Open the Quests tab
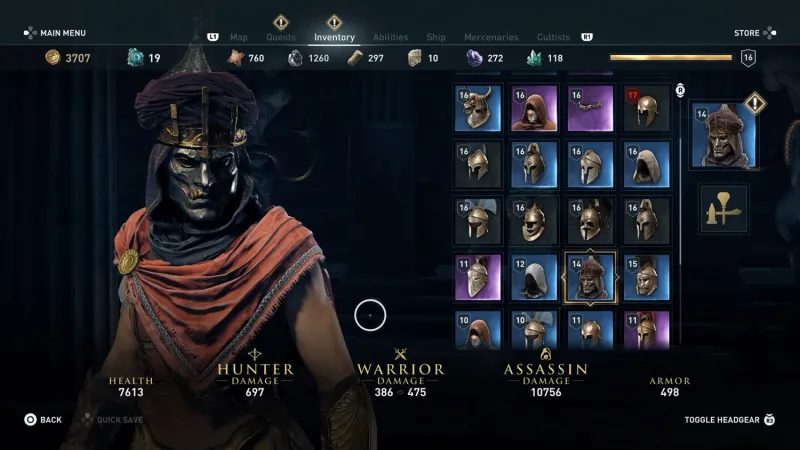Viewport: 800px width, 450px height. [x=281, y=37]
